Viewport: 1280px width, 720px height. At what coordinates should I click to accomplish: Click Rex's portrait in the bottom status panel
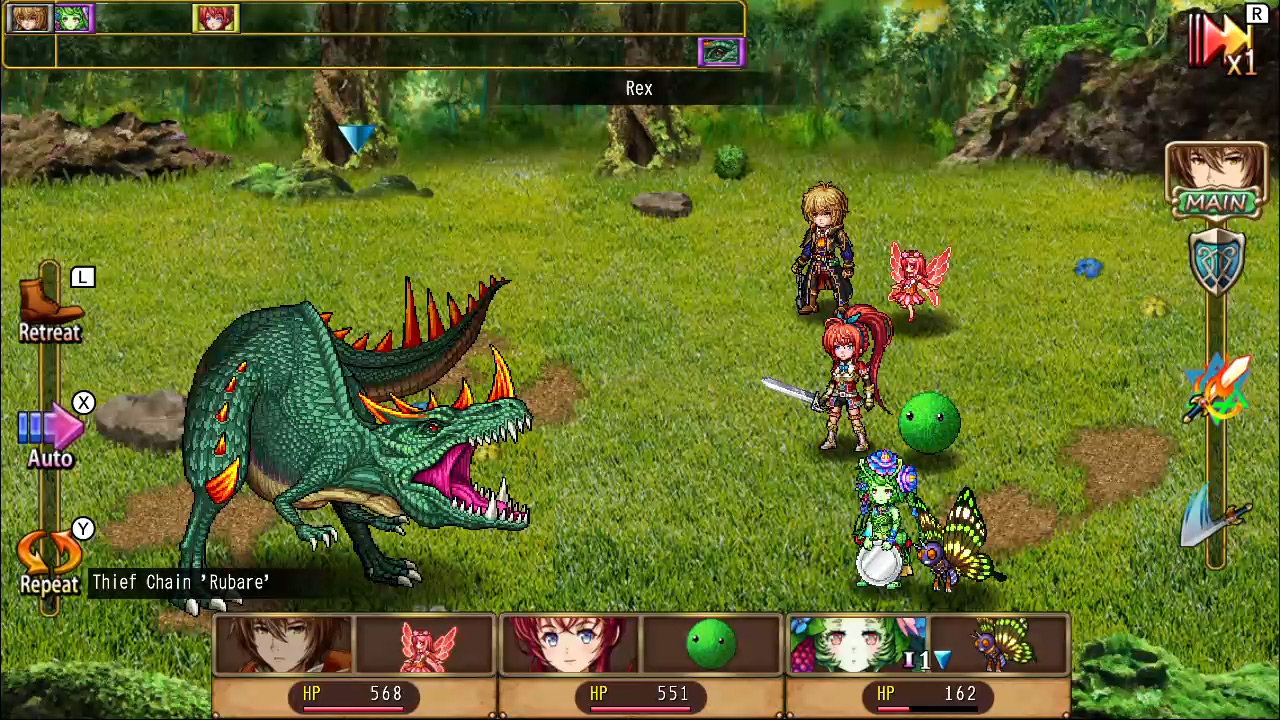(x=283, y=645)
